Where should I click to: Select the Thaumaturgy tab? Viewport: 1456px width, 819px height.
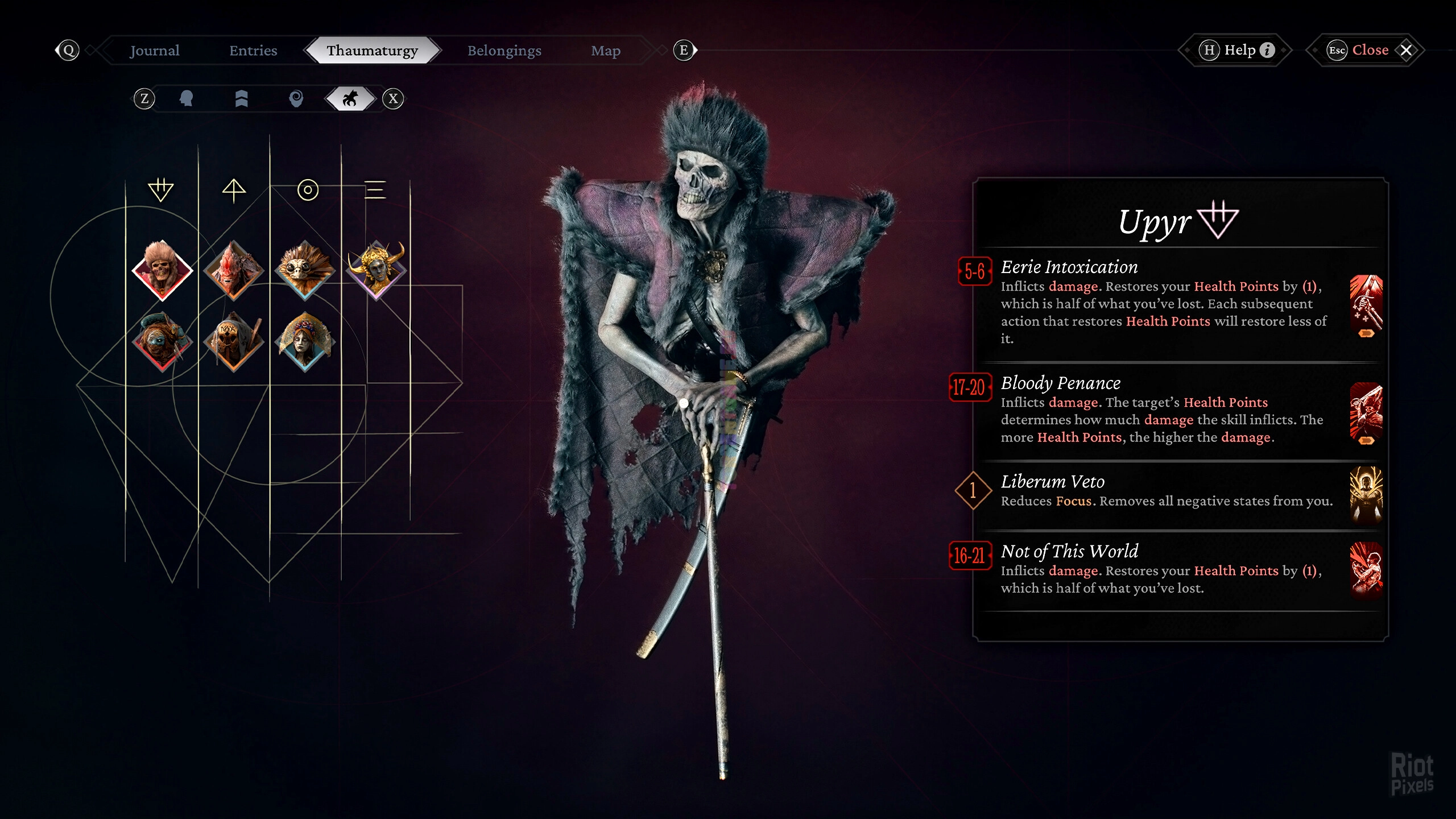[x=373, y=51]
